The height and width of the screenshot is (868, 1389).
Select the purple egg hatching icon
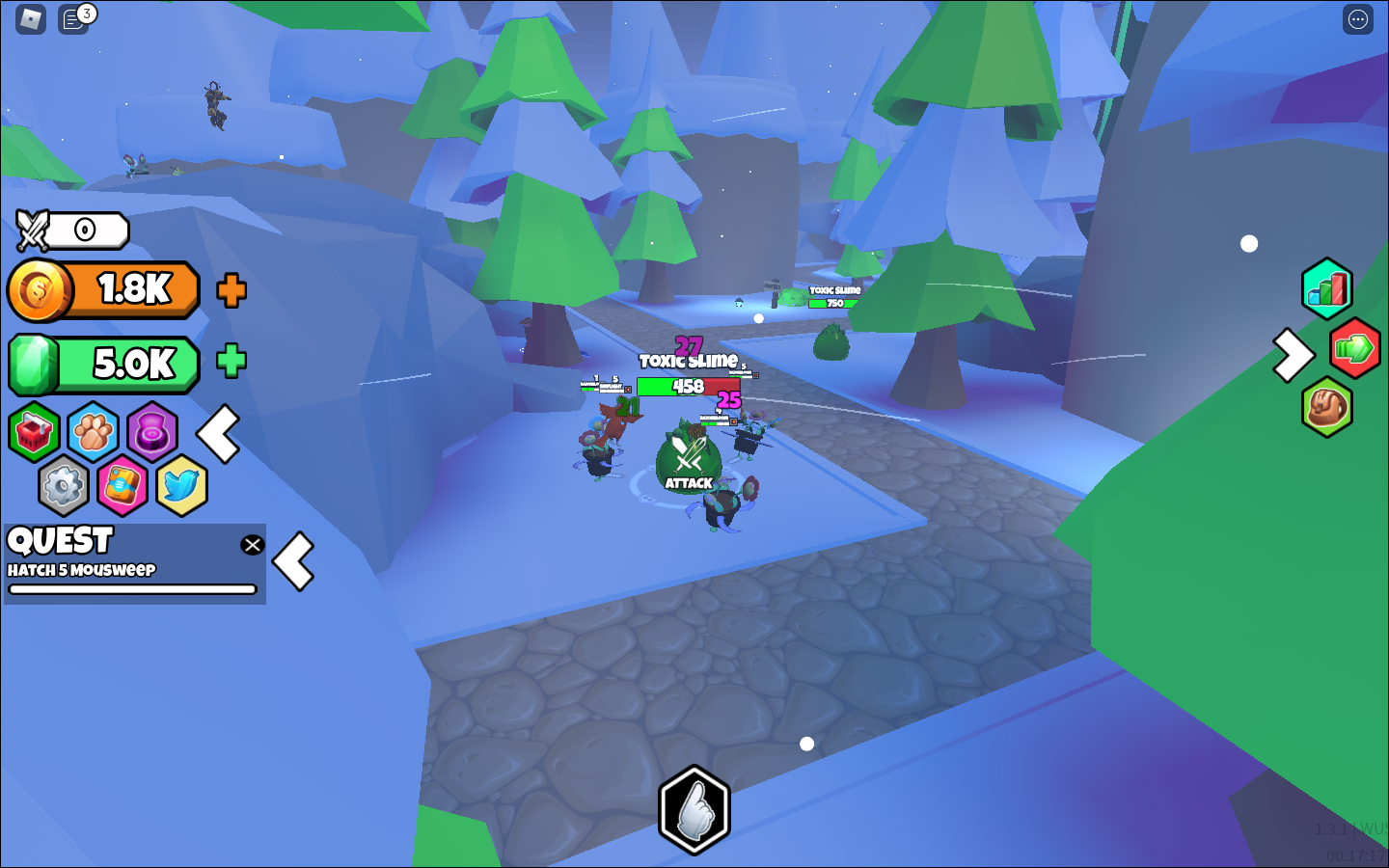[152, 432]
